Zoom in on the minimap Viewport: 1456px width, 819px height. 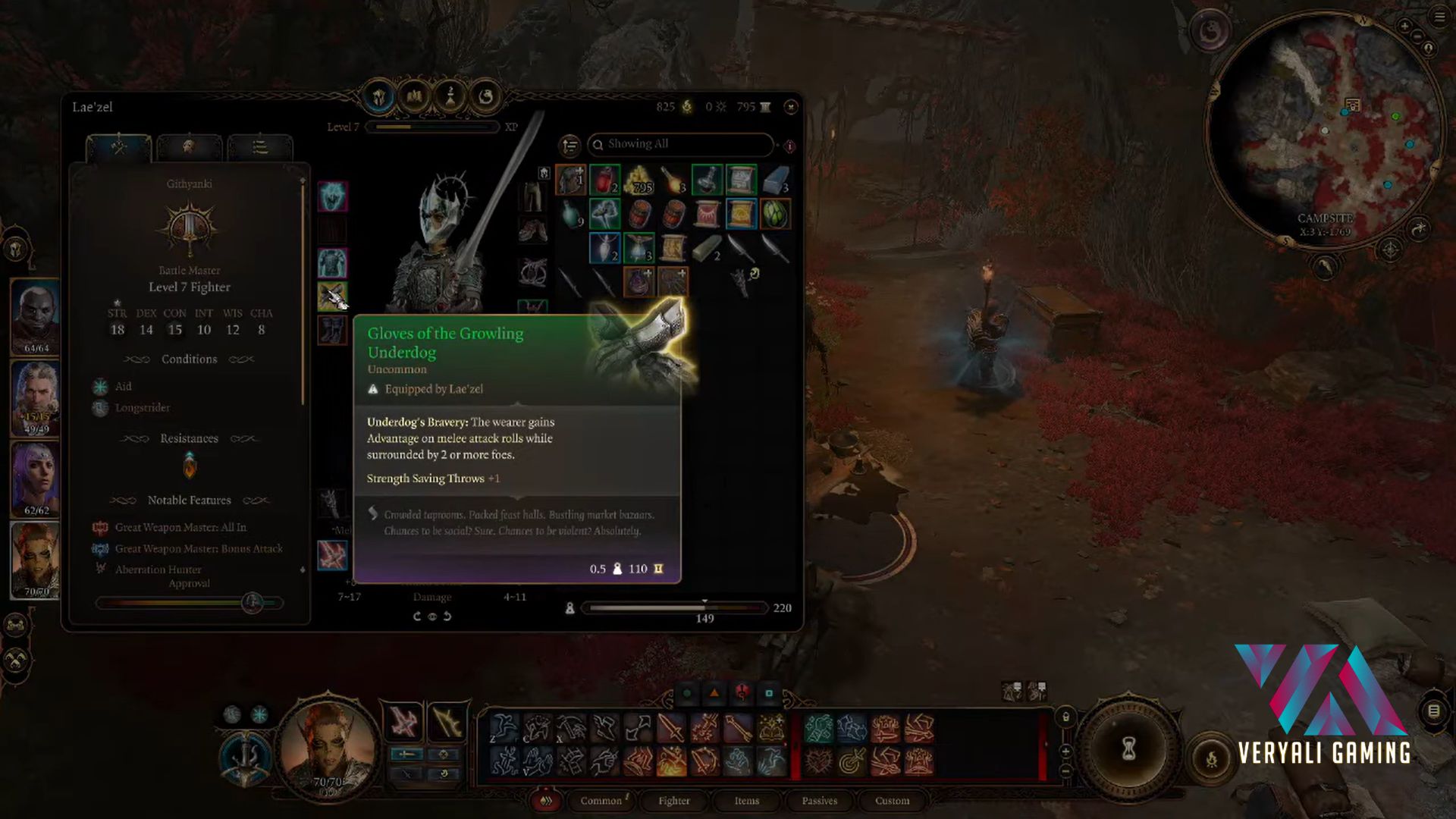[x=1404, y=27]
